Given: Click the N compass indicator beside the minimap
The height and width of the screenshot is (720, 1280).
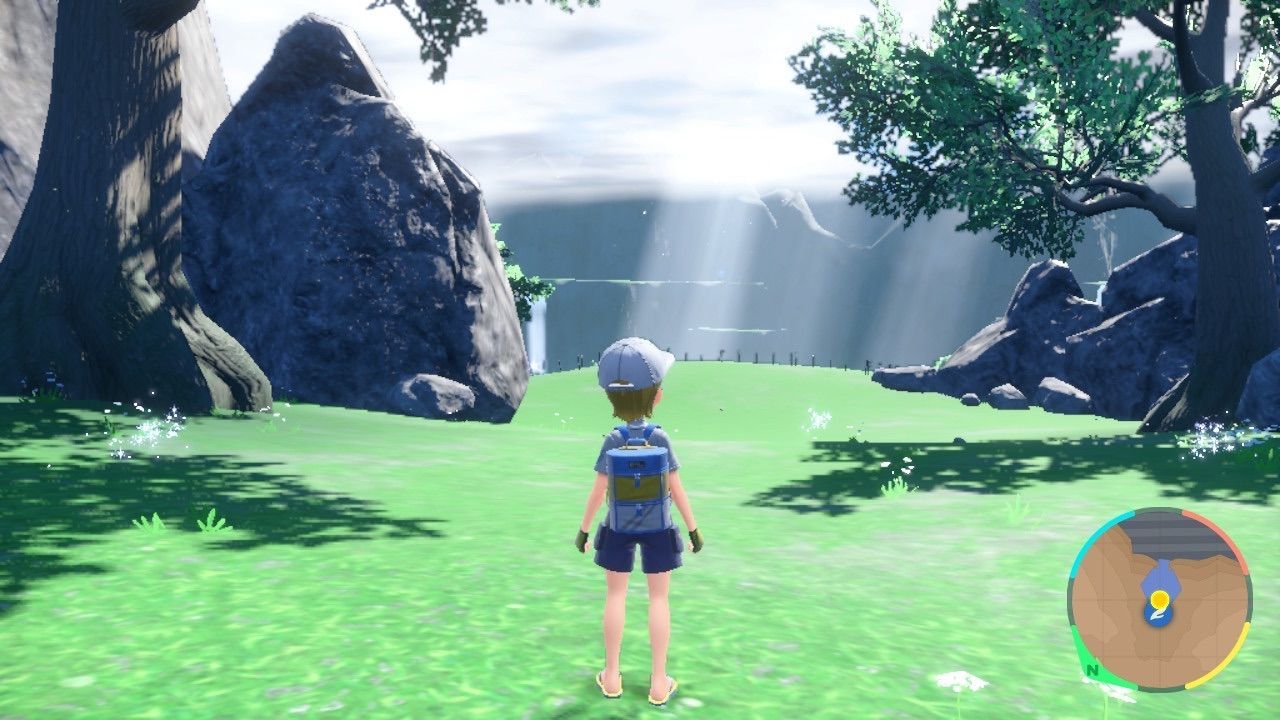Looking at the screenshot, I should tap(1091, 670).
